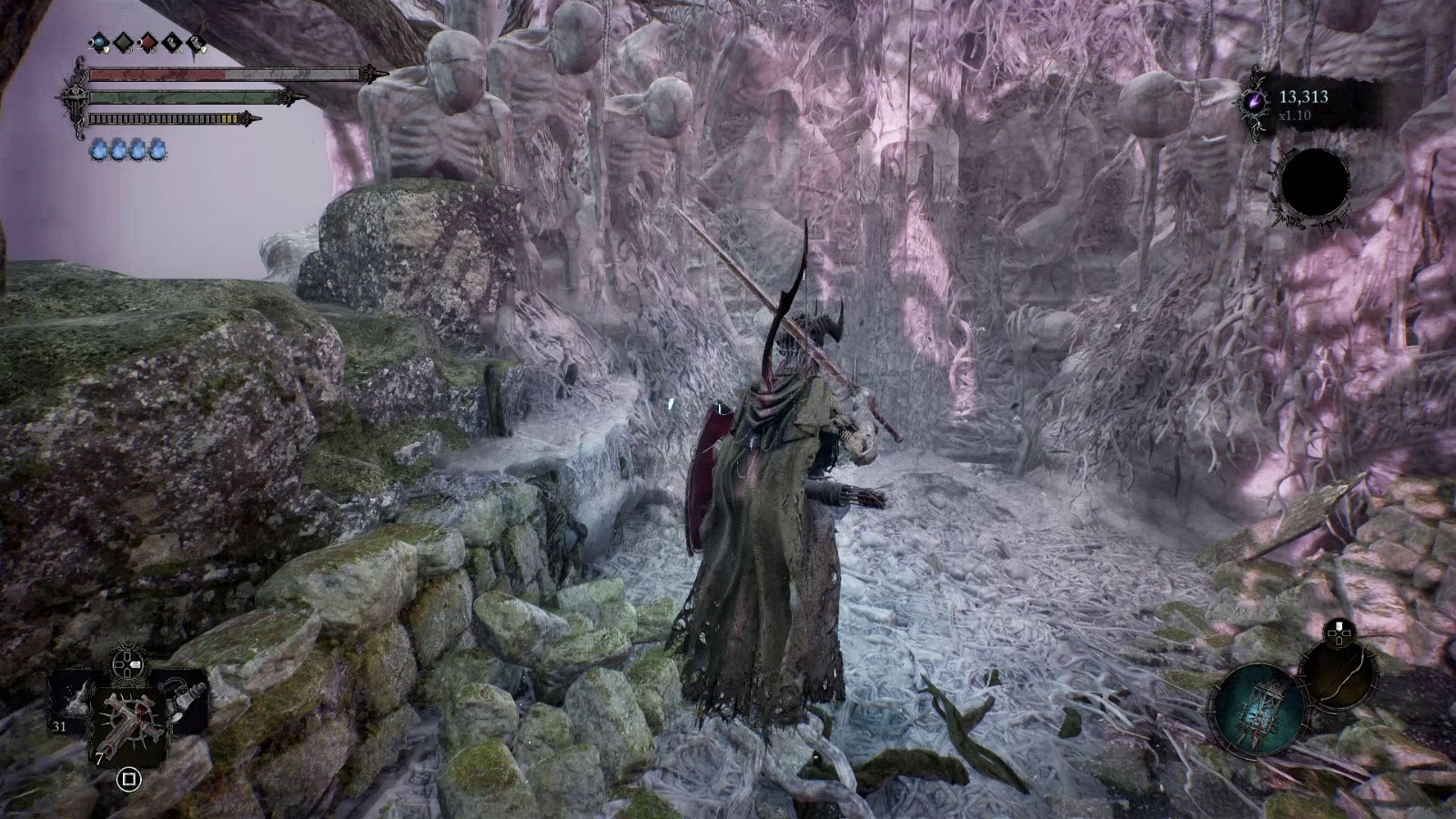
Task: Click the green diamond buff icon
Action: pyautogui.click(x=124, y=42)
